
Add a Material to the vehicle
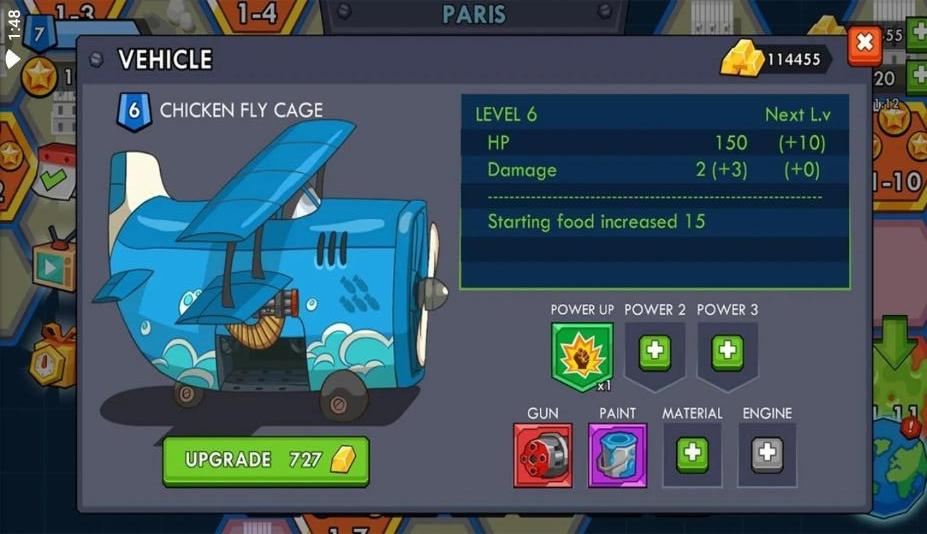692,454
